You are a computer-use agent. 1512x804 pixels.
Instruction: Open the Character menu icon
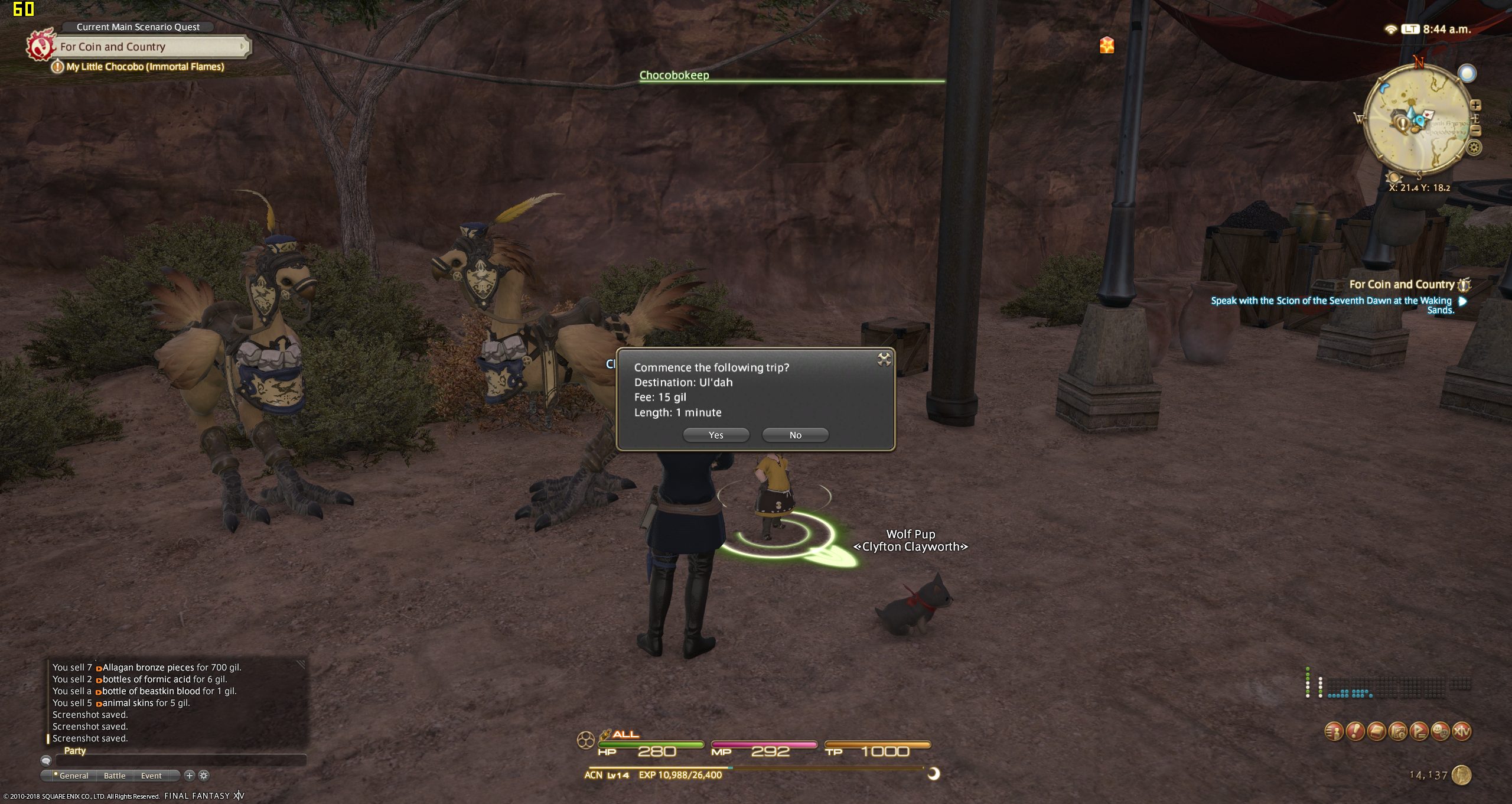[1334, 732]
